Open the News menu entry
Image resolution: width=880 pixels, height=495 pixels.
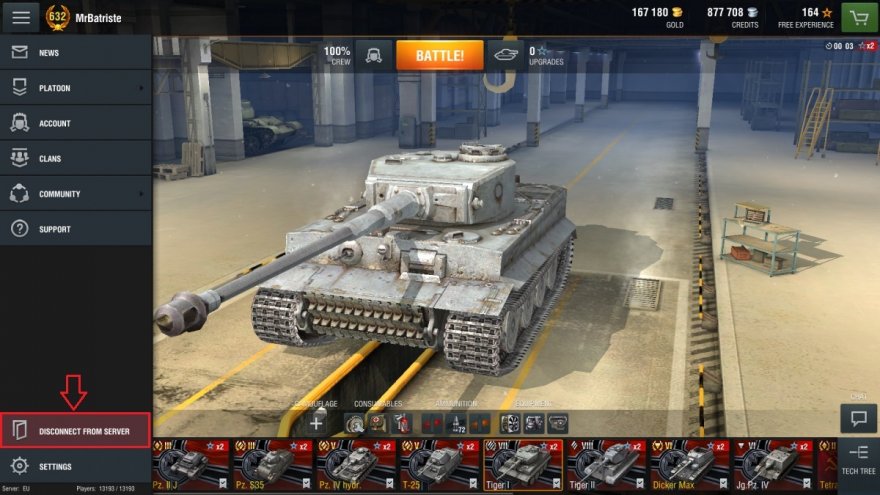[75, 53]
